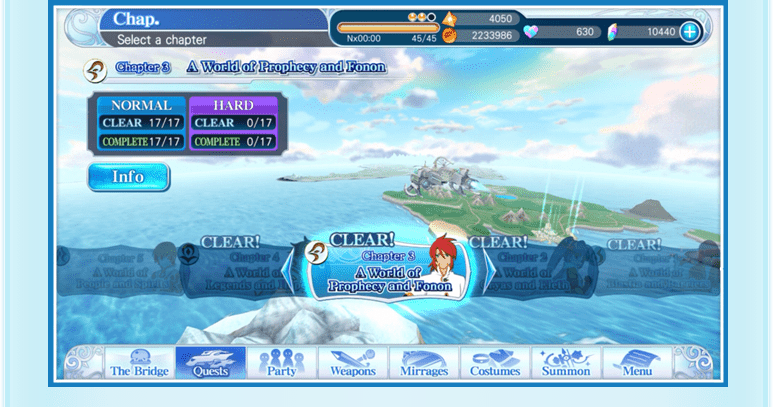Pick the faded Chapter 1 banner
The height and width of the screenshot is (407, 773).
coord(658,268)
